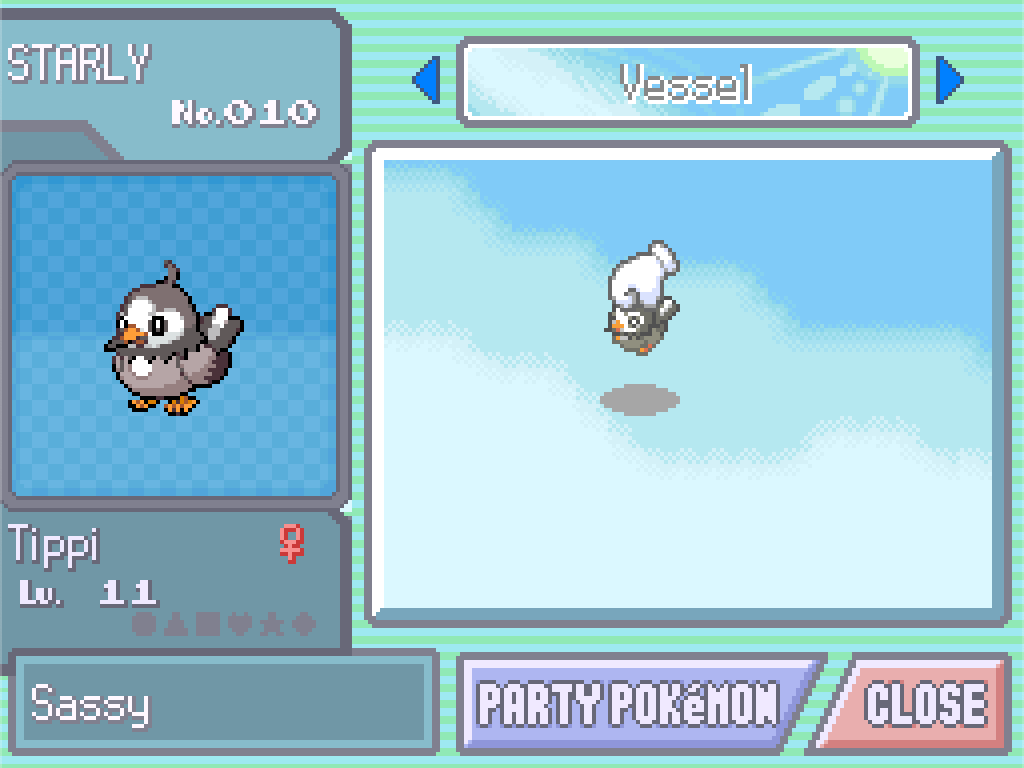Close the PC box screen
1024x768 pixels.
pyautogui.click(x=922, y=703)
